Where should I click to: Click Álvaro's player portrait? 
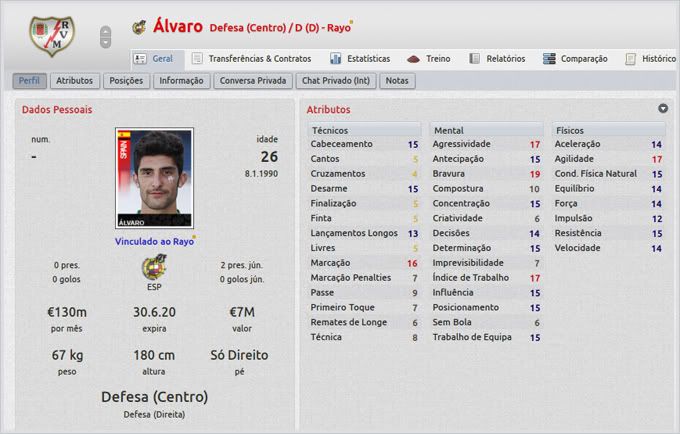[154, 178]
